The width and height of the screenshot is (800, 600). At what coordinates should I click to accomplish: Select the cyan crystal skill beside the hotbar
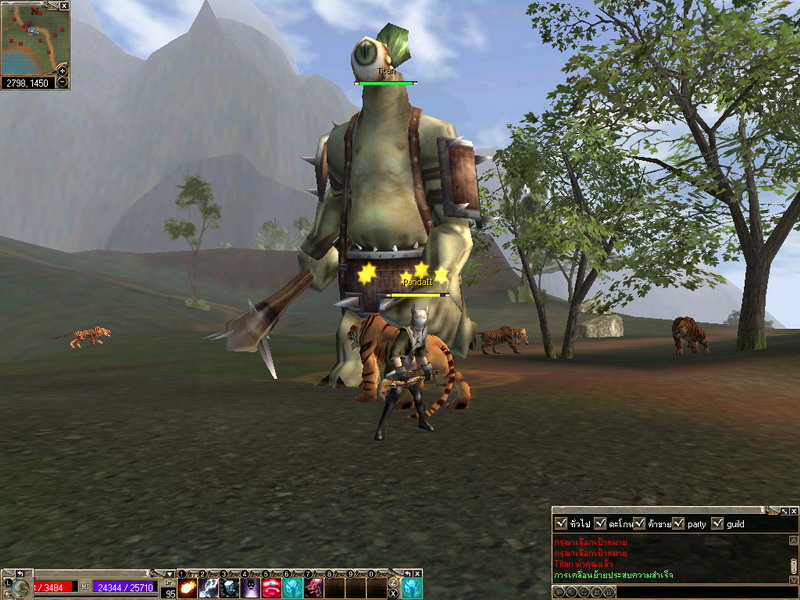click(411, 588)
